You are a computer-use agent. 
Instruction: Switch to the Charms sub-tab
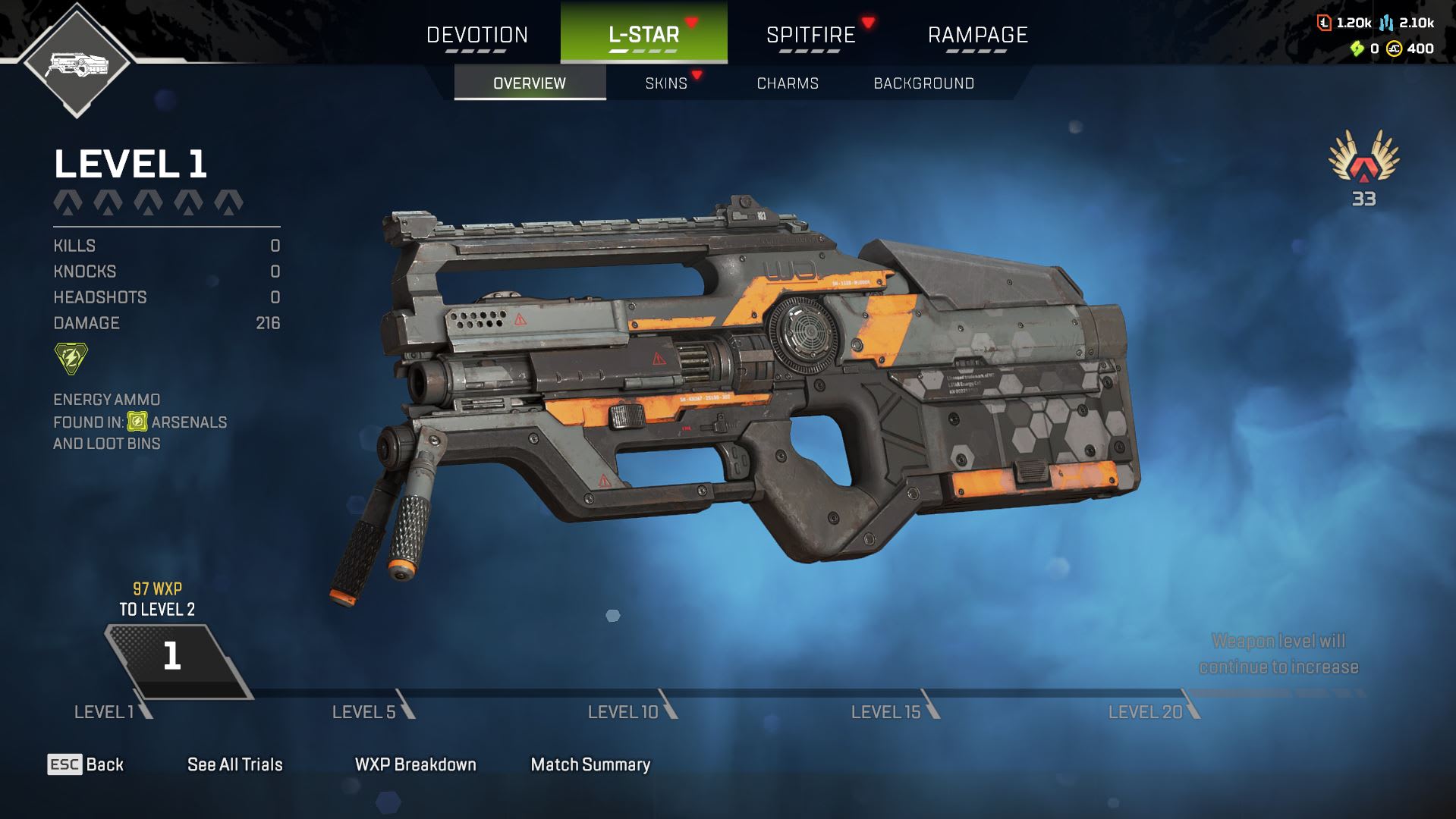[788, 83]
